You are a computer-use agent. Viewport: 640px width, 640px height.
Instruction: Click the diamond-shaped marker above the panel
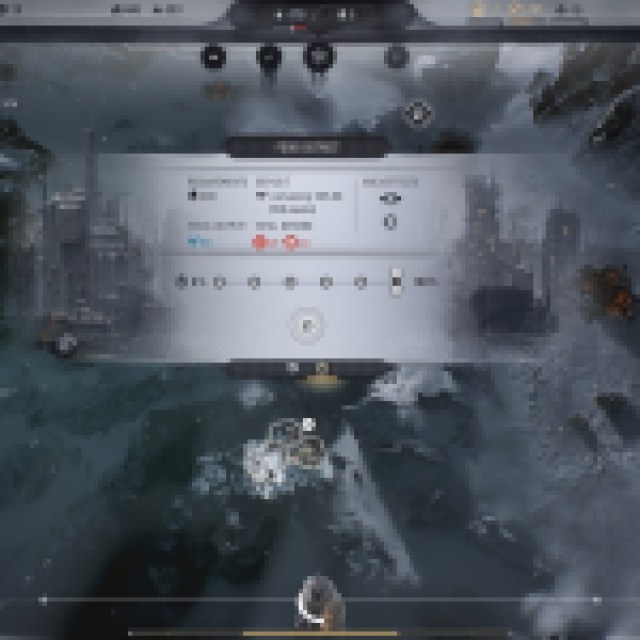(417, 112)
